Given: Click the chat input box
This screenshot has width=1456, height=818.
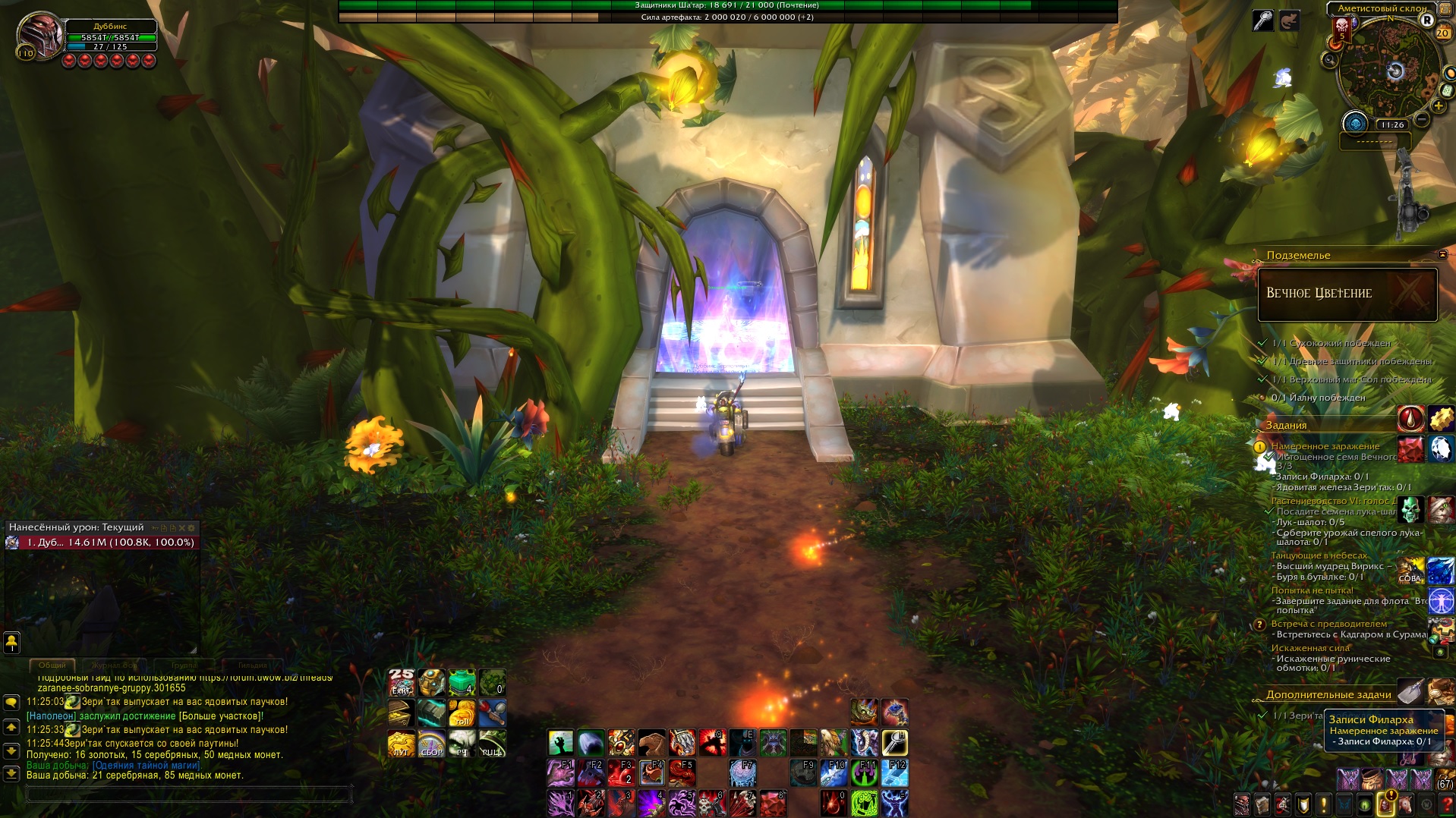Looking at the screenshot, I should 188,794.
